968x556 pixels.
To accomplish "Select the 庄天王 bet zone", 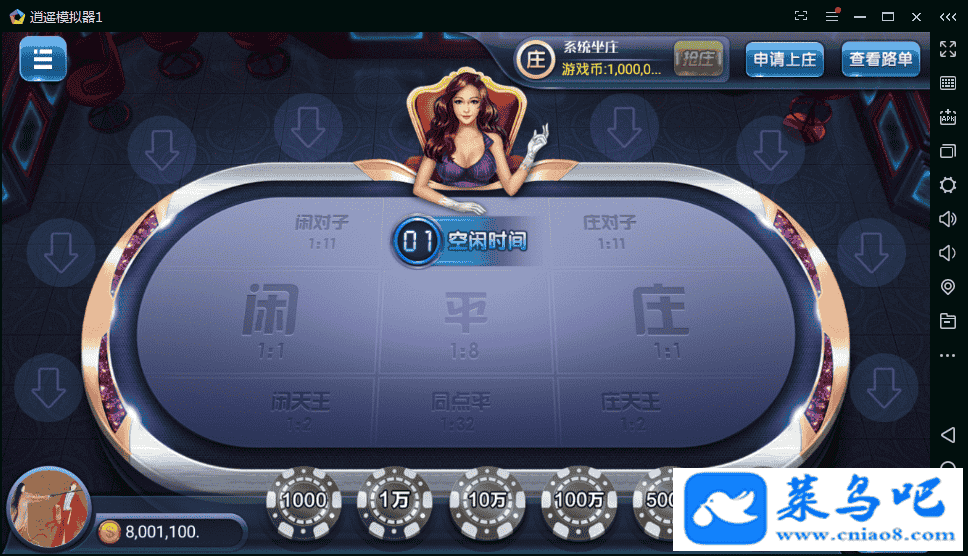I will [631, 410].
